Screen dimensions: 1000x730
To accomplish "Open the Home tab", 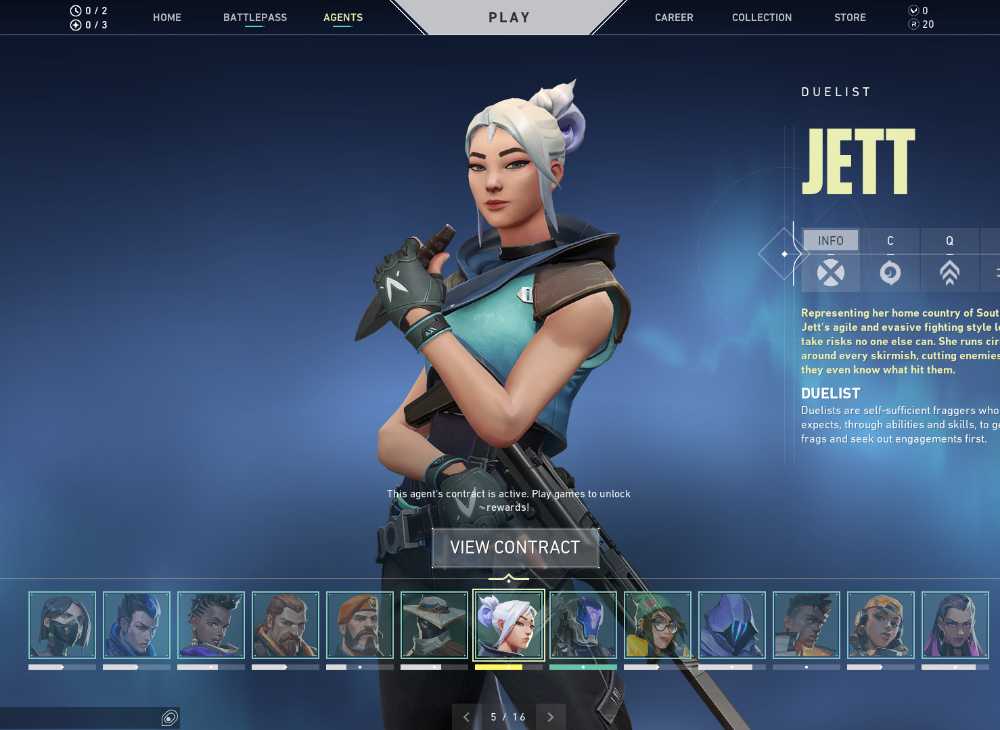I will (x=167, y=18).
